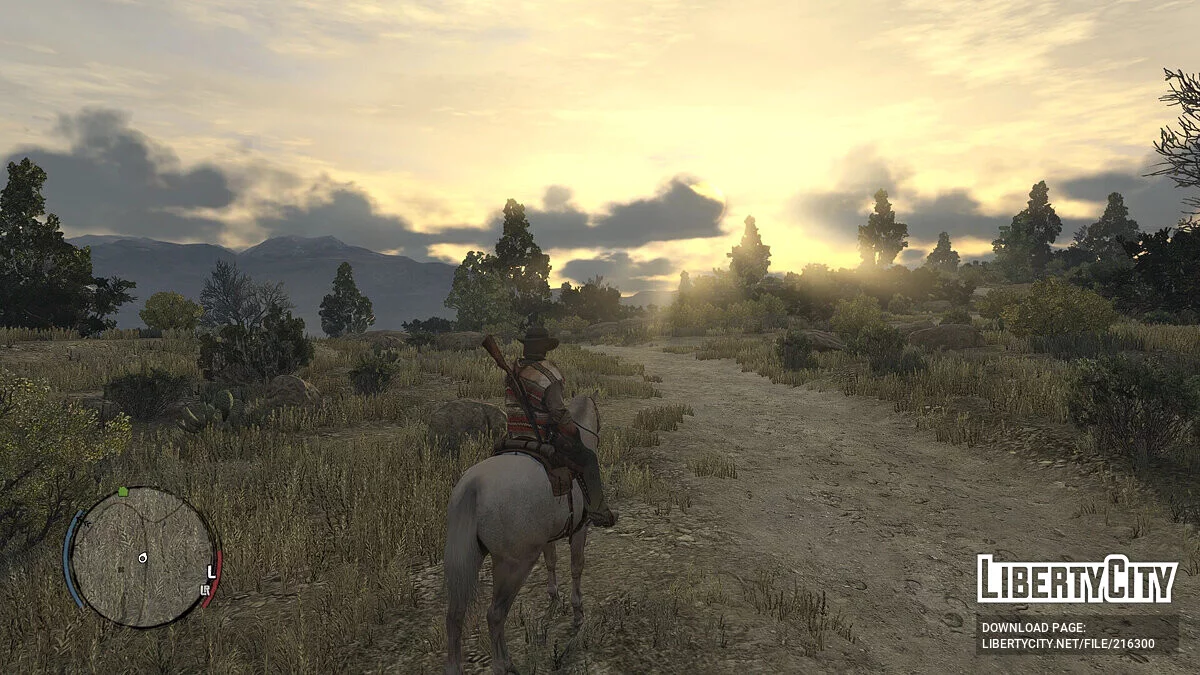Viewport: 1200px width, 675px height.
Task: Click the circular minimap radar
Action: pos(143,557)
